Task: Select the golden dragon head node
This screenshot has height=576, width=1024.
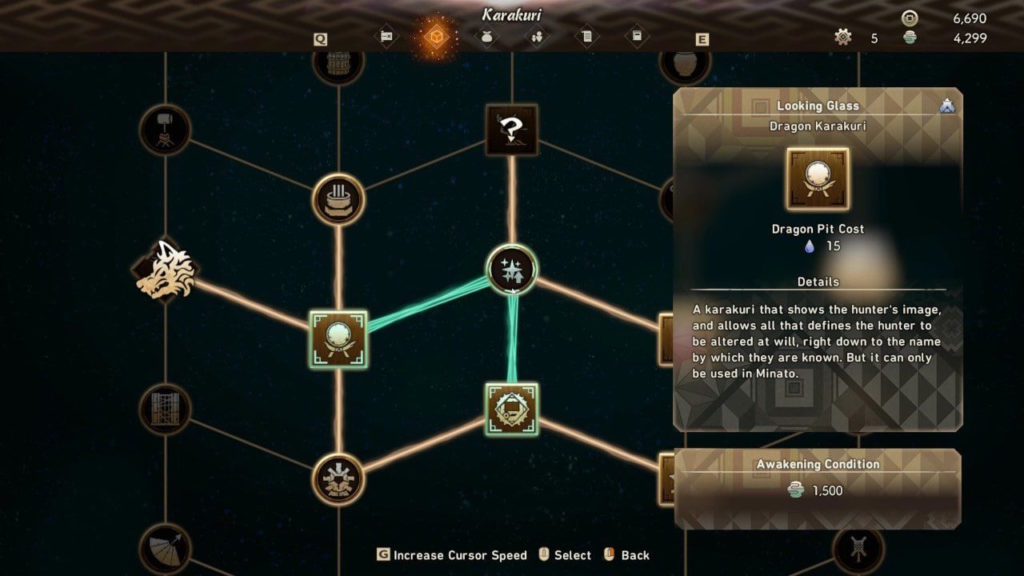Action: (165, 270)
